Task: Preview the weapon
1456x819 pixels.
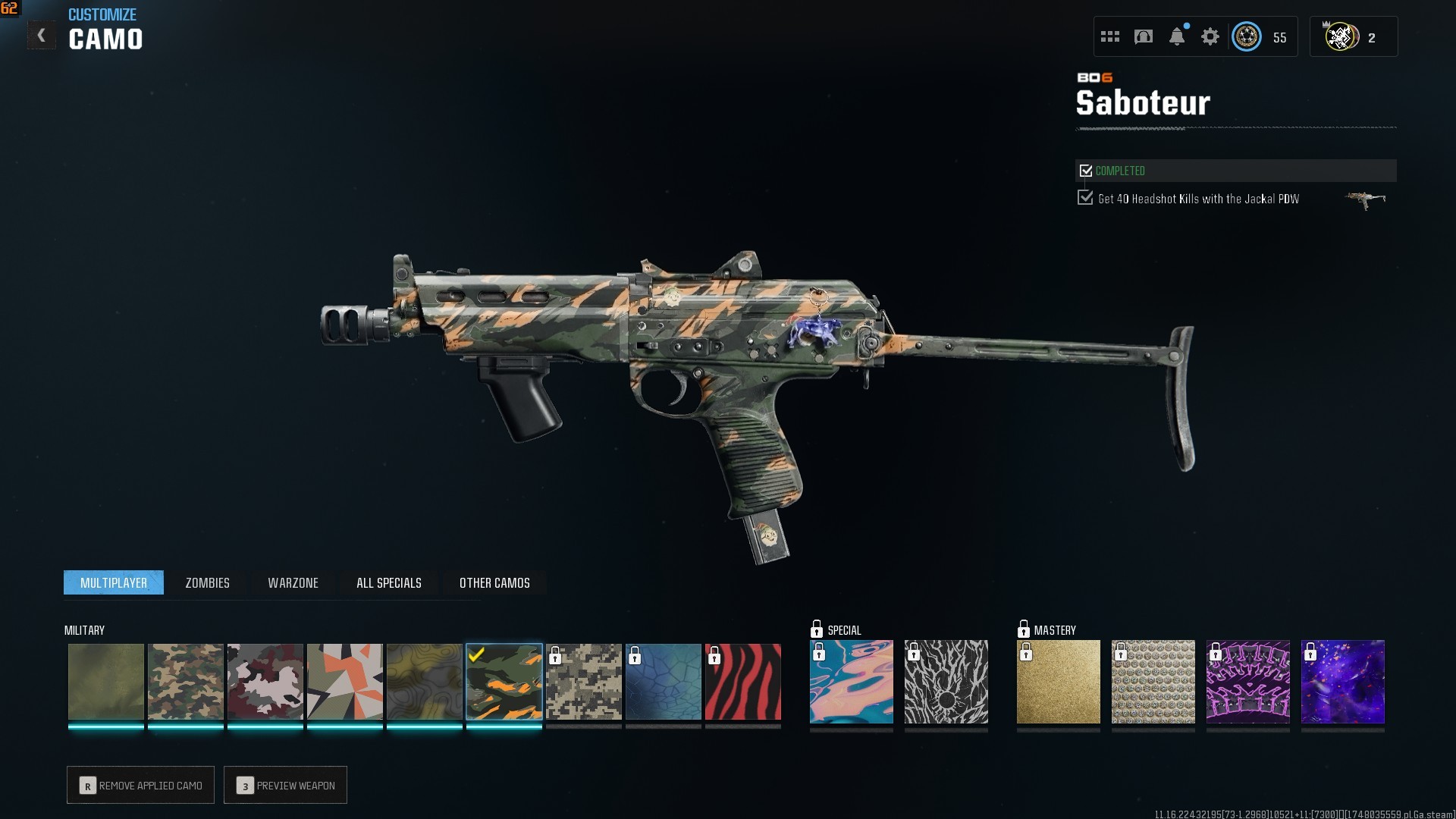Action: (x=285, y=785)
